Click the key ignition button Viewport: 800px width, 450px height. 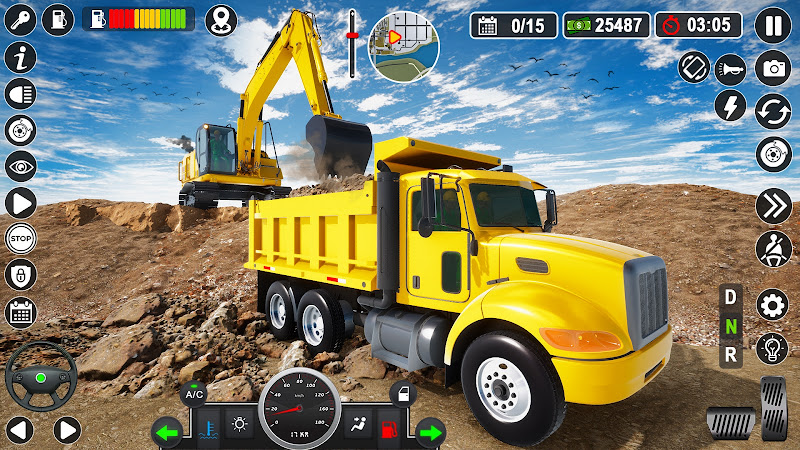[x=20, y=19]
